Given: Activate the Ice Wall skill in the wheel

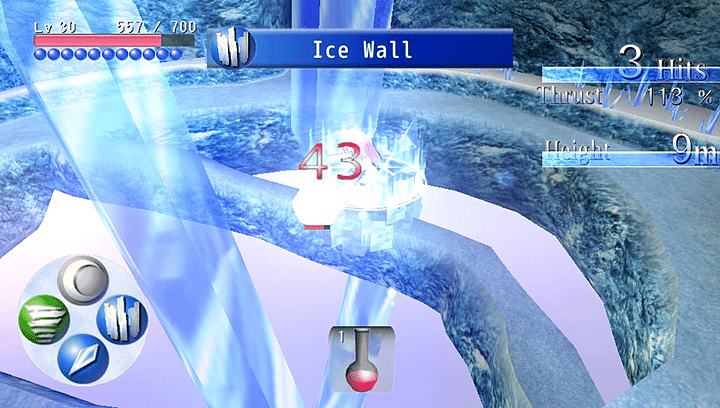Looking at the screenshot, I should [122, 320].
